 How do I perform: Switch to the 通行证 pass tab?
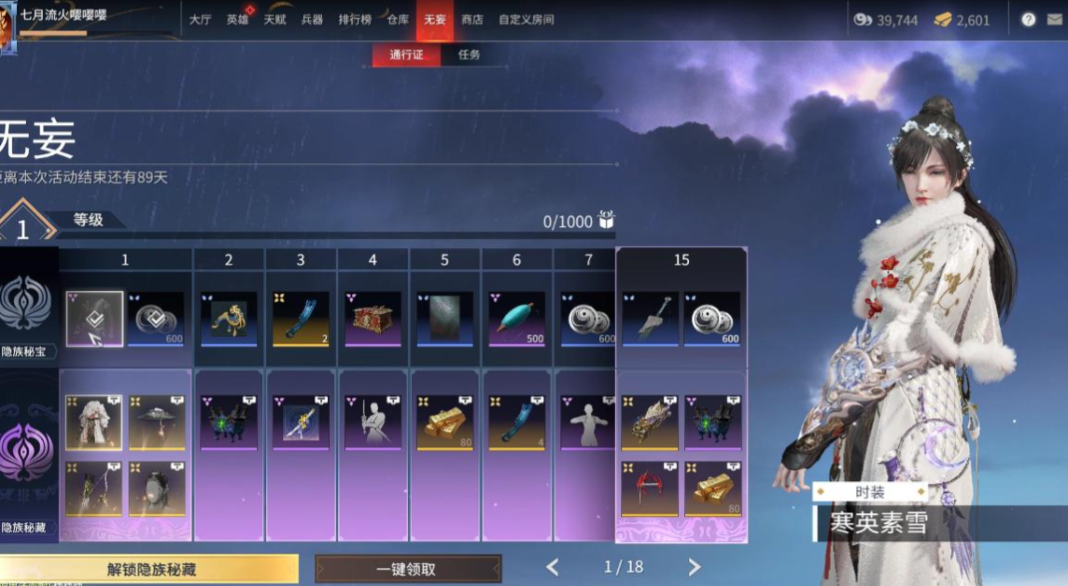[407, 55]
